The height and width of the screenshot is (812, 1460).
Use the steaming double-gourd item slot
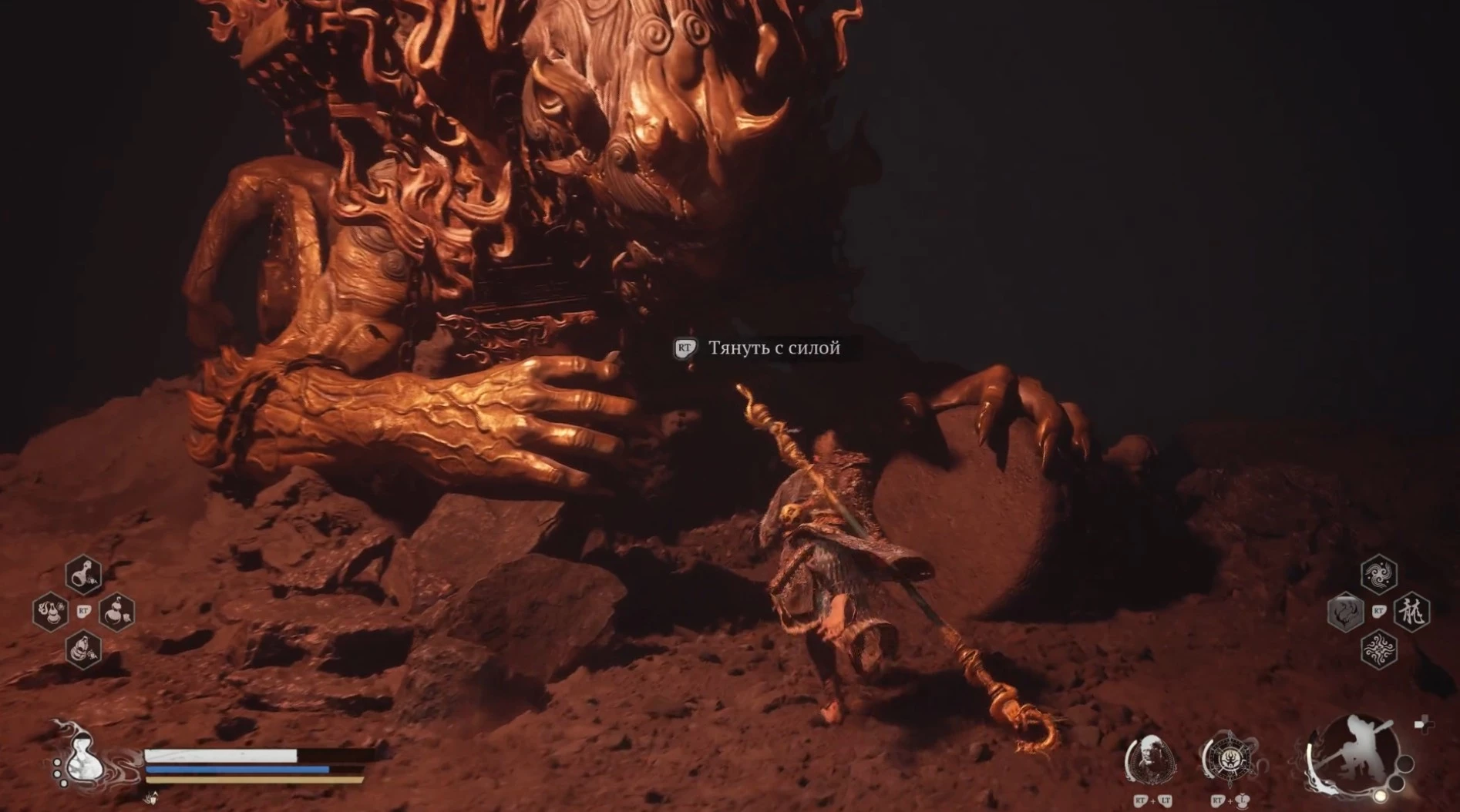51,612
